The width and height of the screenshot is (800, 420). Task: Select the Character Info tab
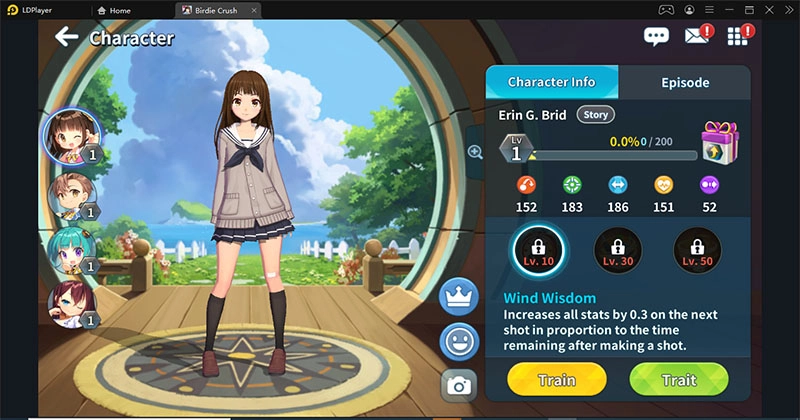(551, 82)
